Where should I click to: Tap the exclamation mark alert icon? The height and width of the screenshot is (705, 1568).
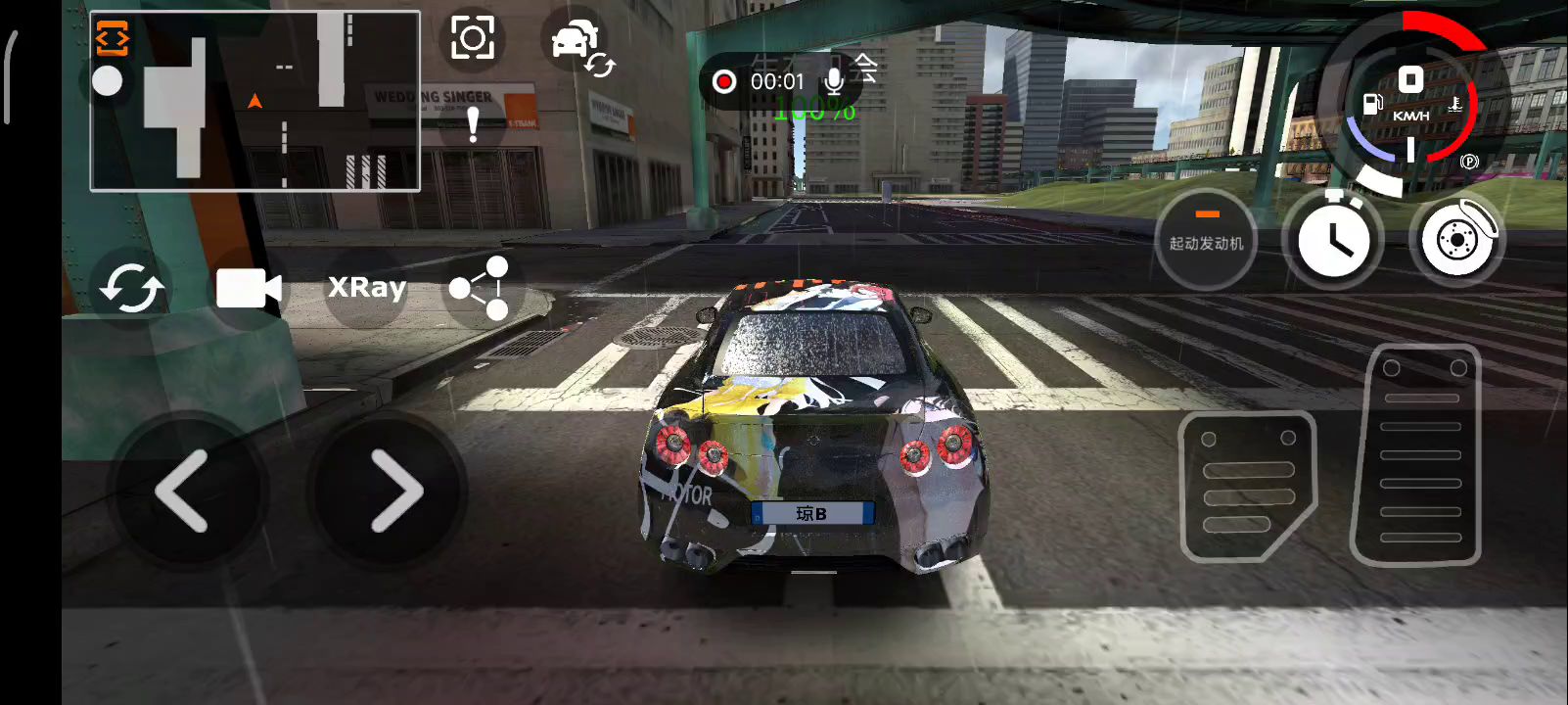point(474,124)
